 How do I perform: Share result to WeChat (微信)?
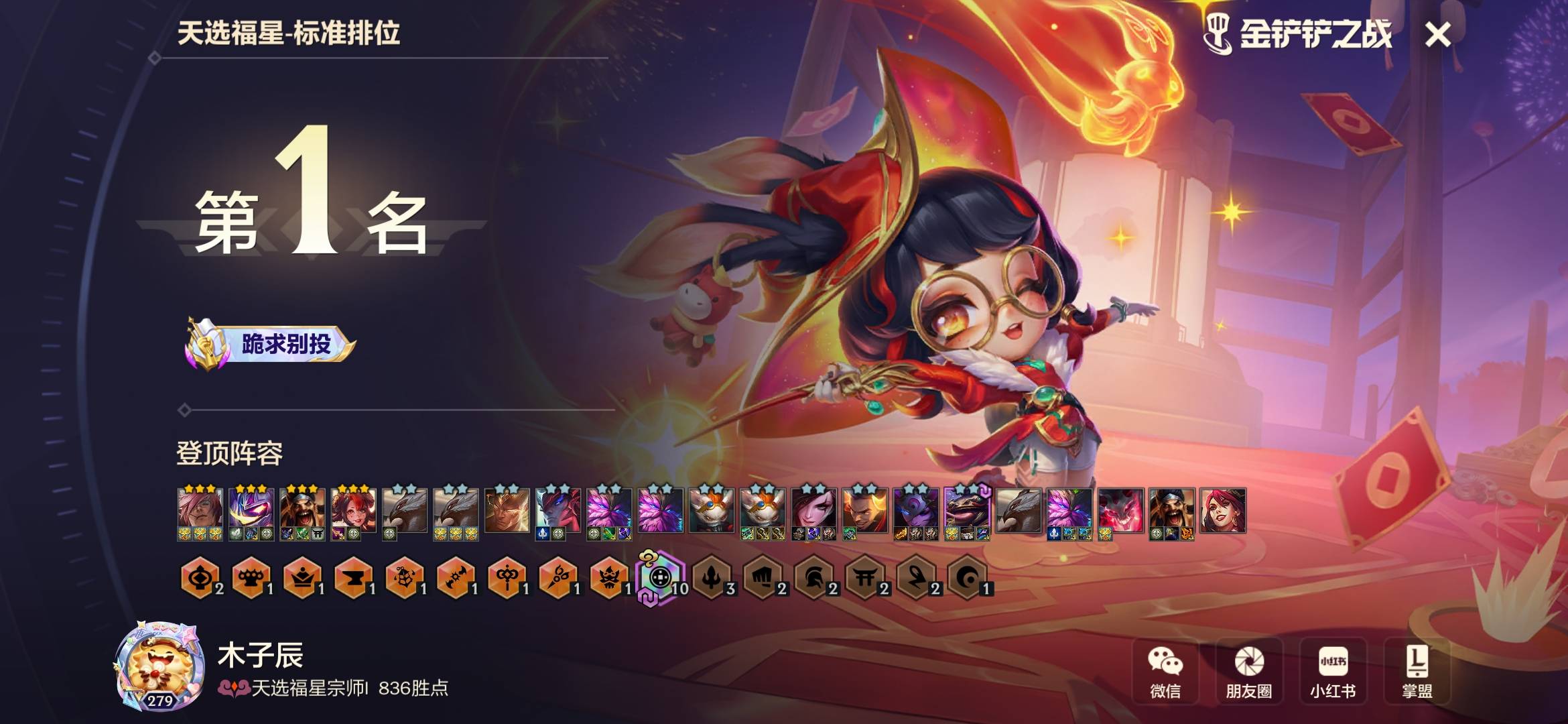point(1165,671)
